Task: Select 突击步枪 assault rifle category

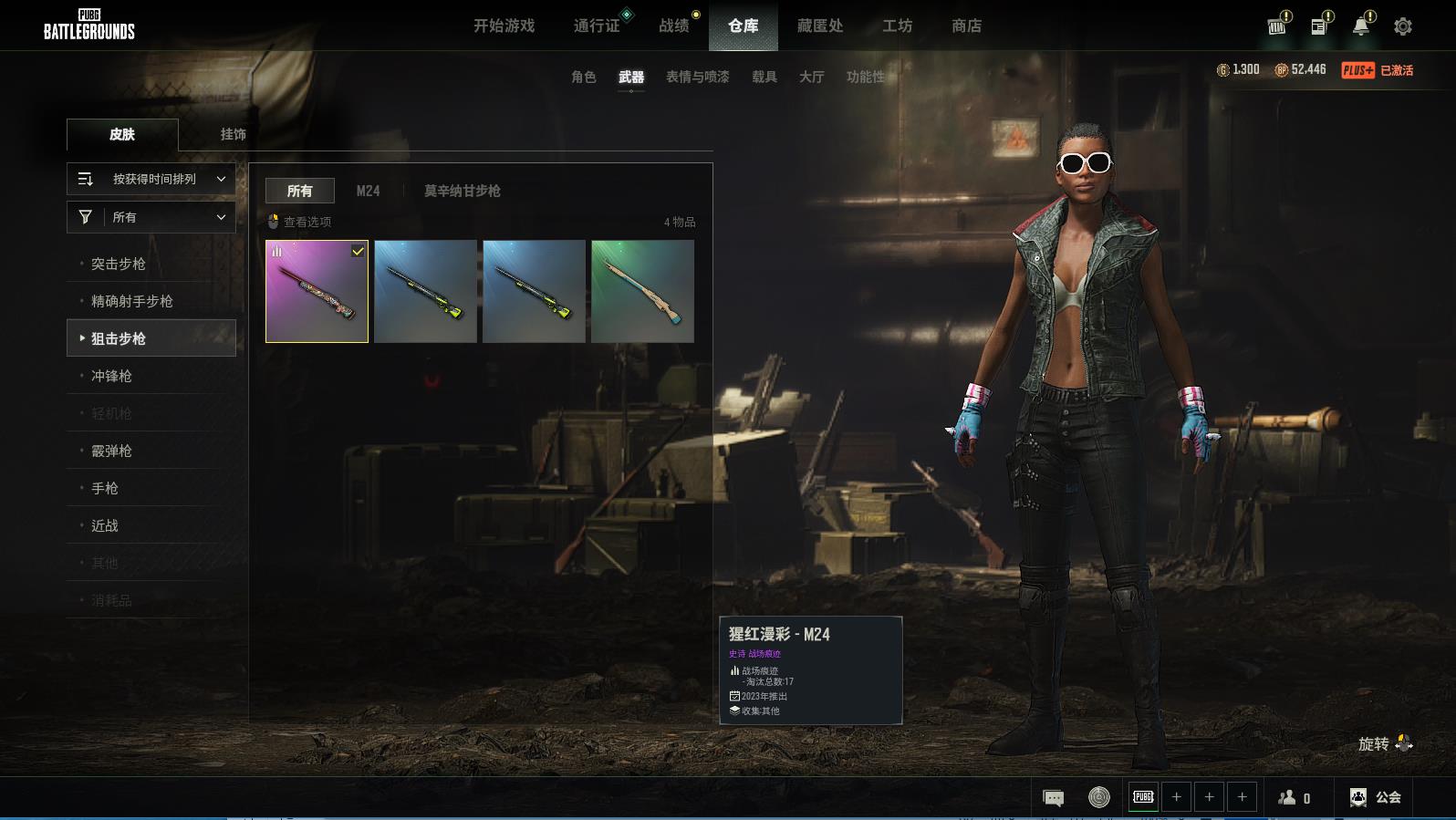Action: 119,264
